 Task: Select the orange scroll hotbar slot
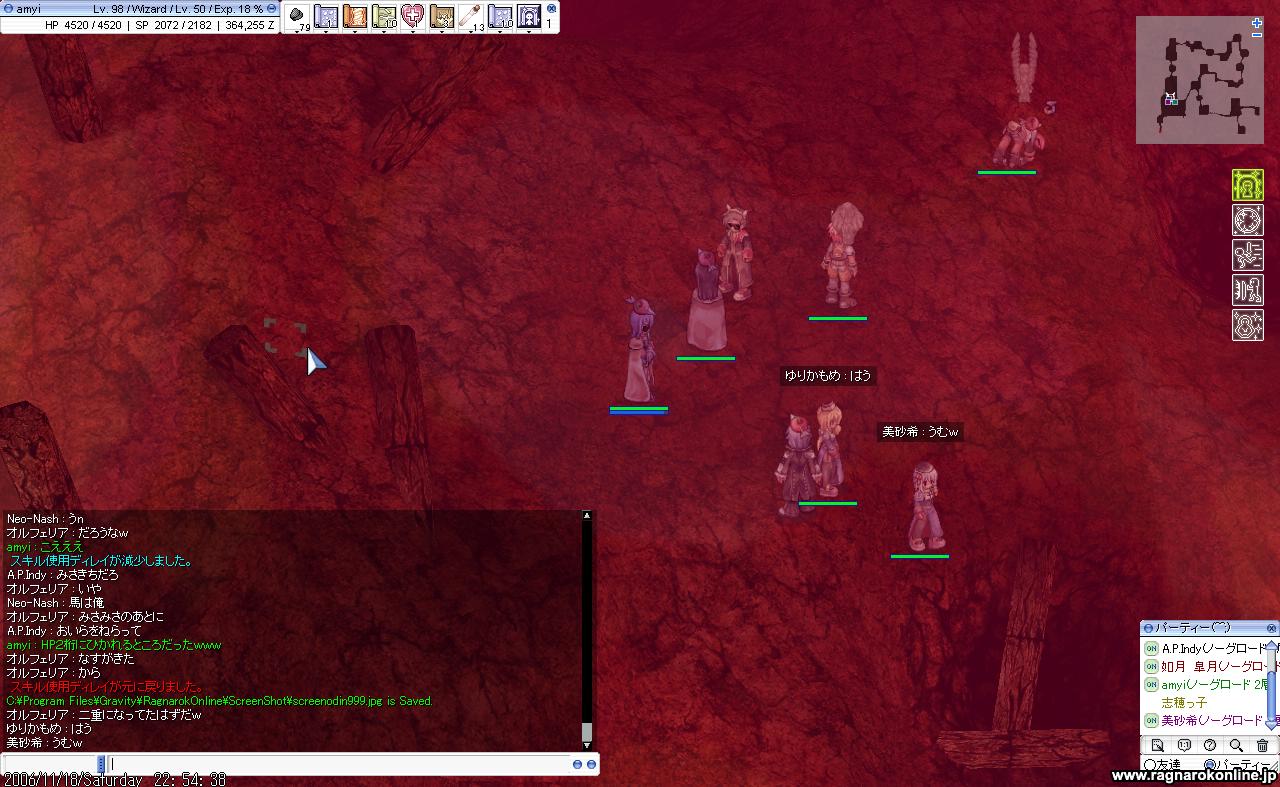click(355, 16)
